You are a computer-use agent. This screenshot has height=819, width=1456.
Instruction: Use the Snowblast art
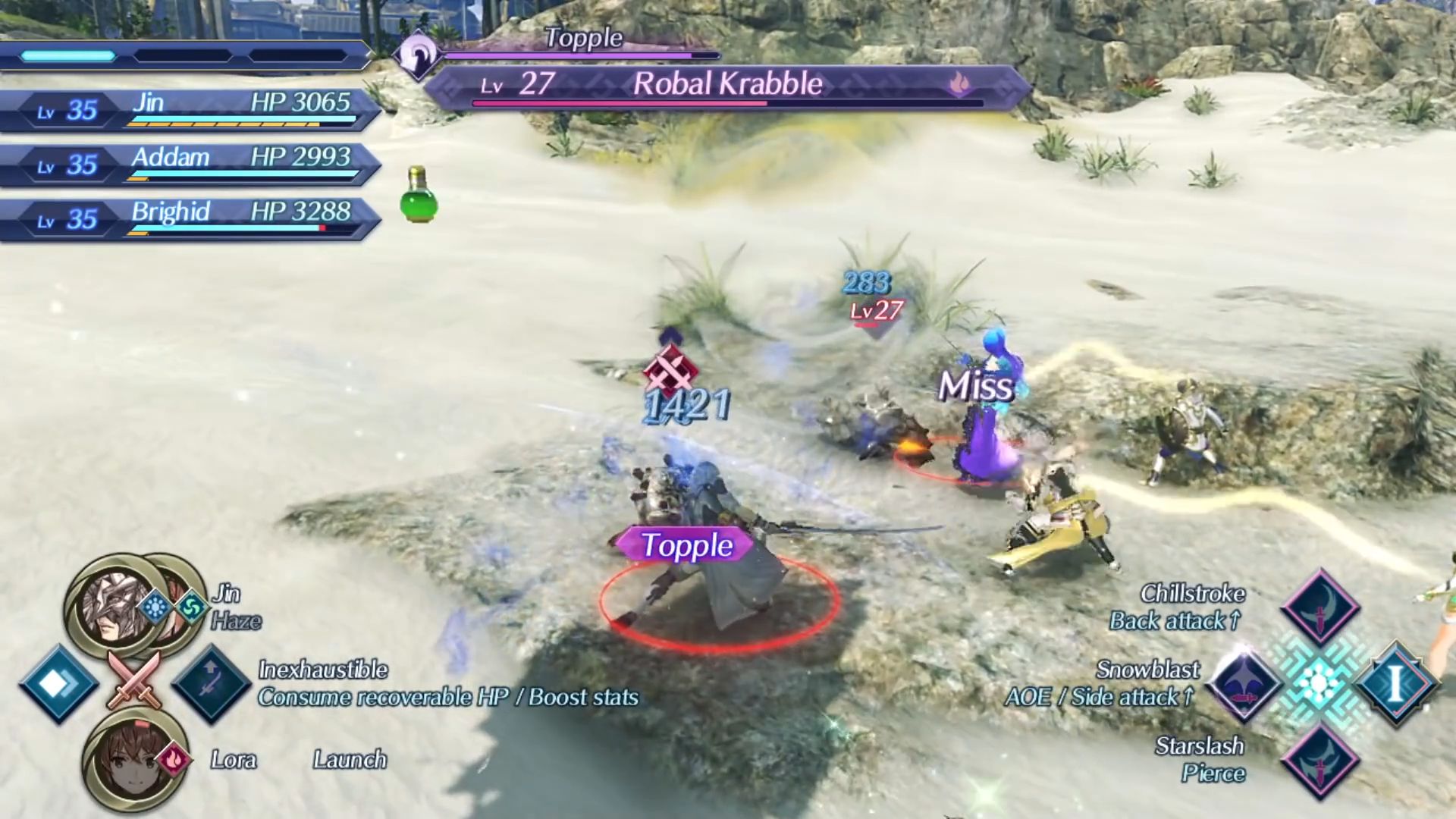(1244, 682)
